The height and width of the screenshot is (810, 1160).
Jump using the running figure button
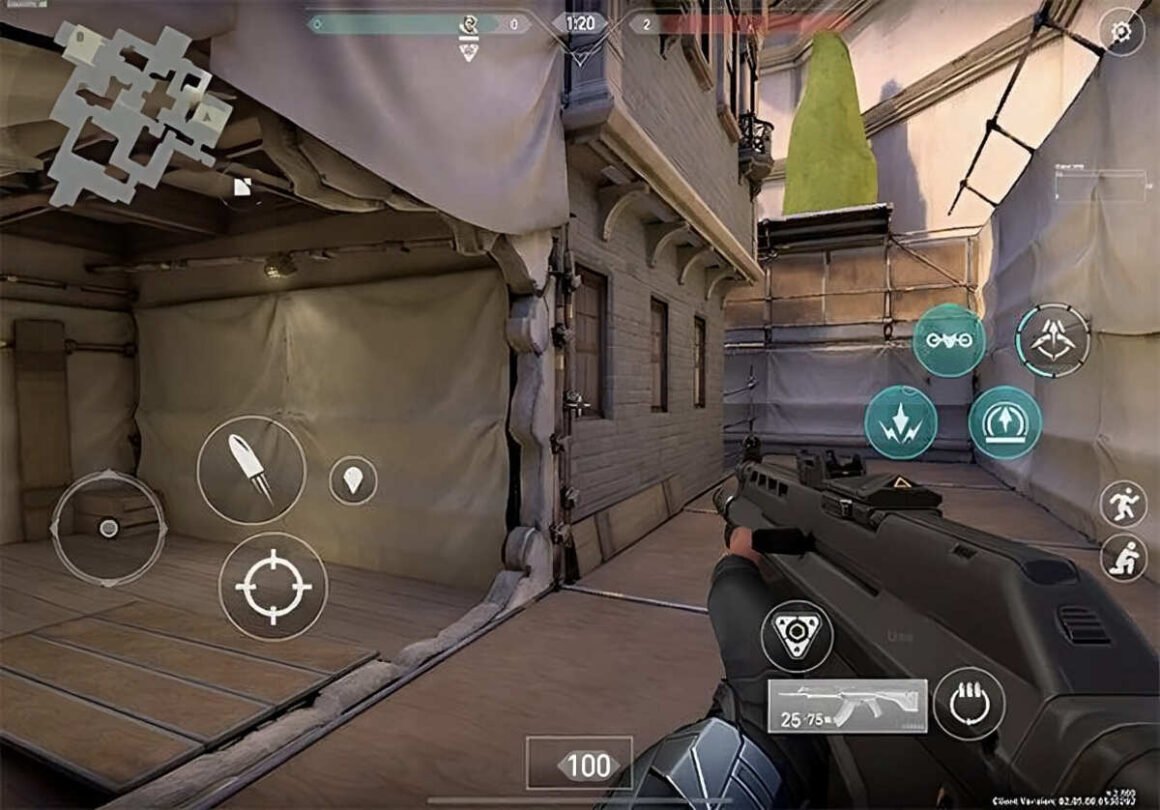coord(1123,503)
